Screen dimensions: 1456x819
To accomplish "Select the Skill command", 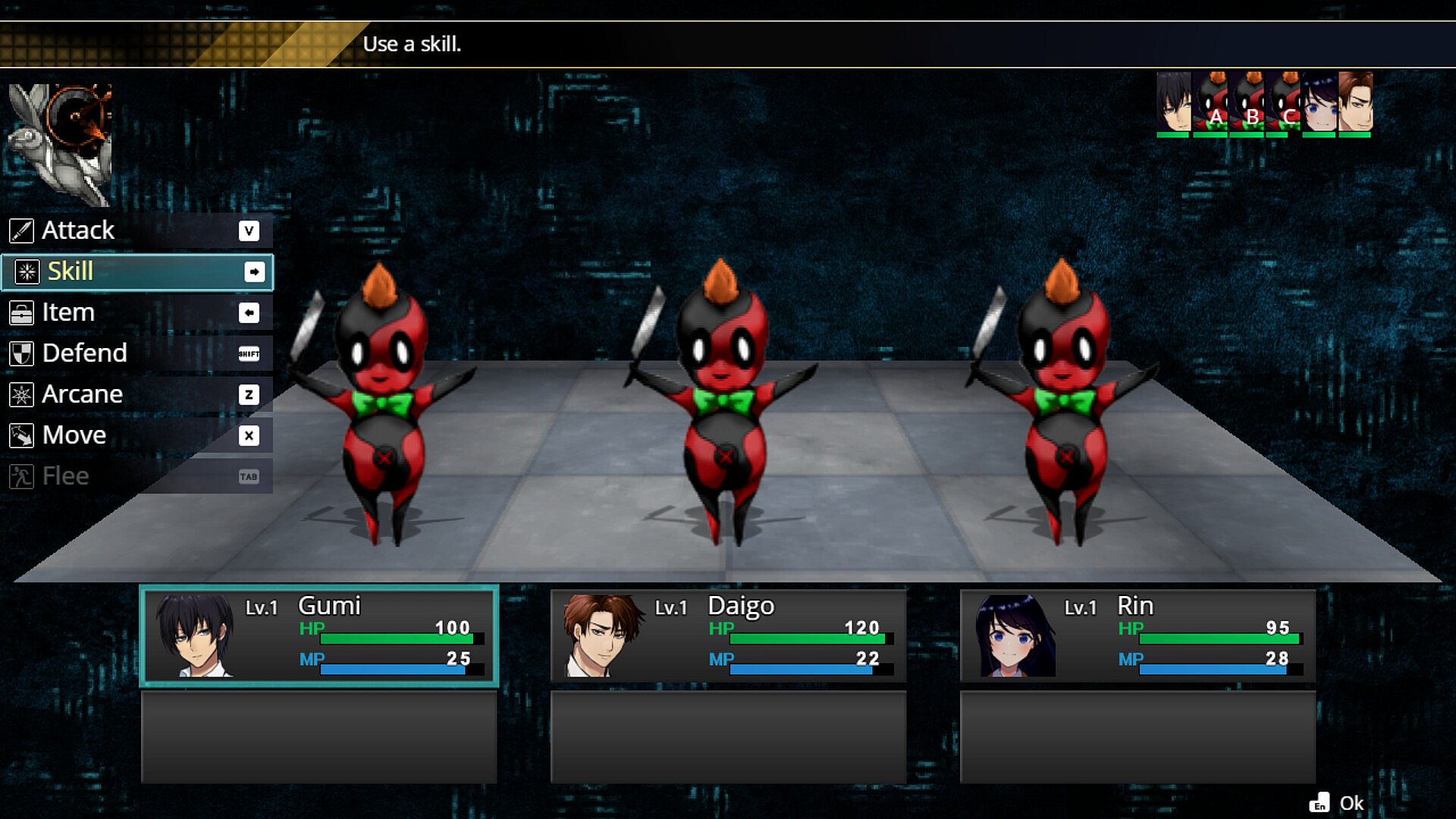I will click(x=136, y=271).
